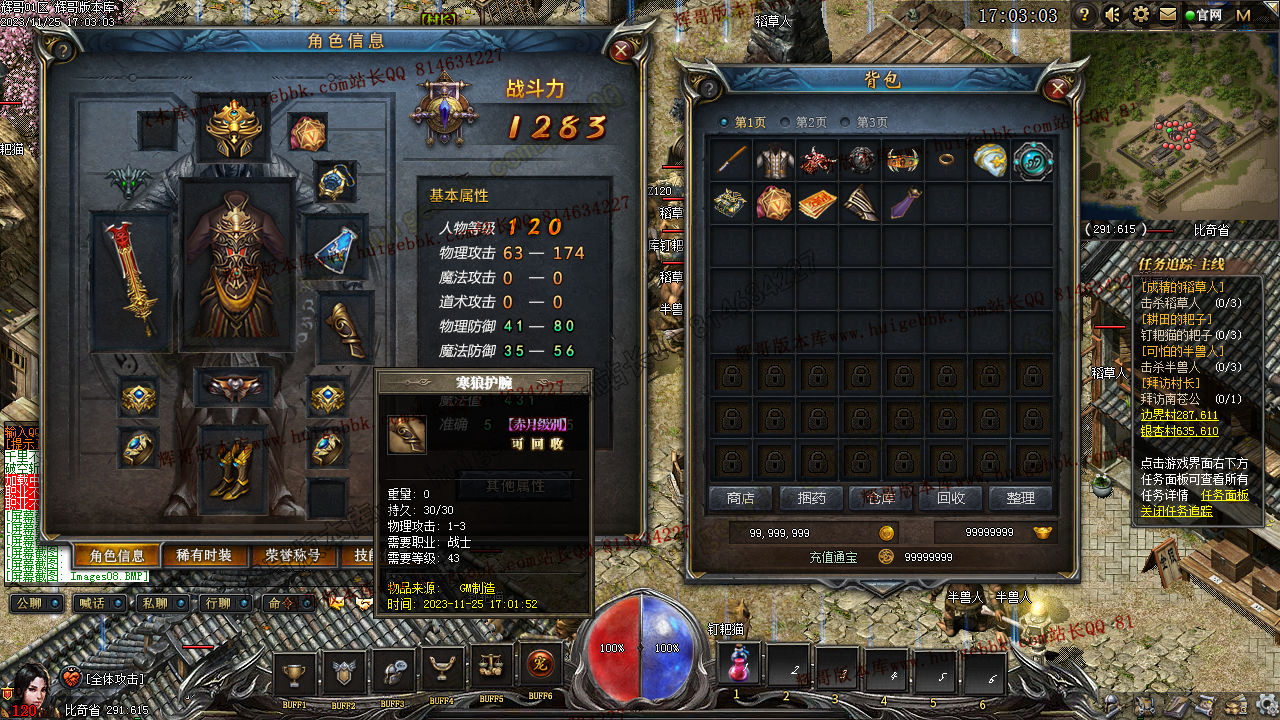The width and height of the screenshot is (1280, 720).
Task: Close the character info panel
Action: (622, 50)
